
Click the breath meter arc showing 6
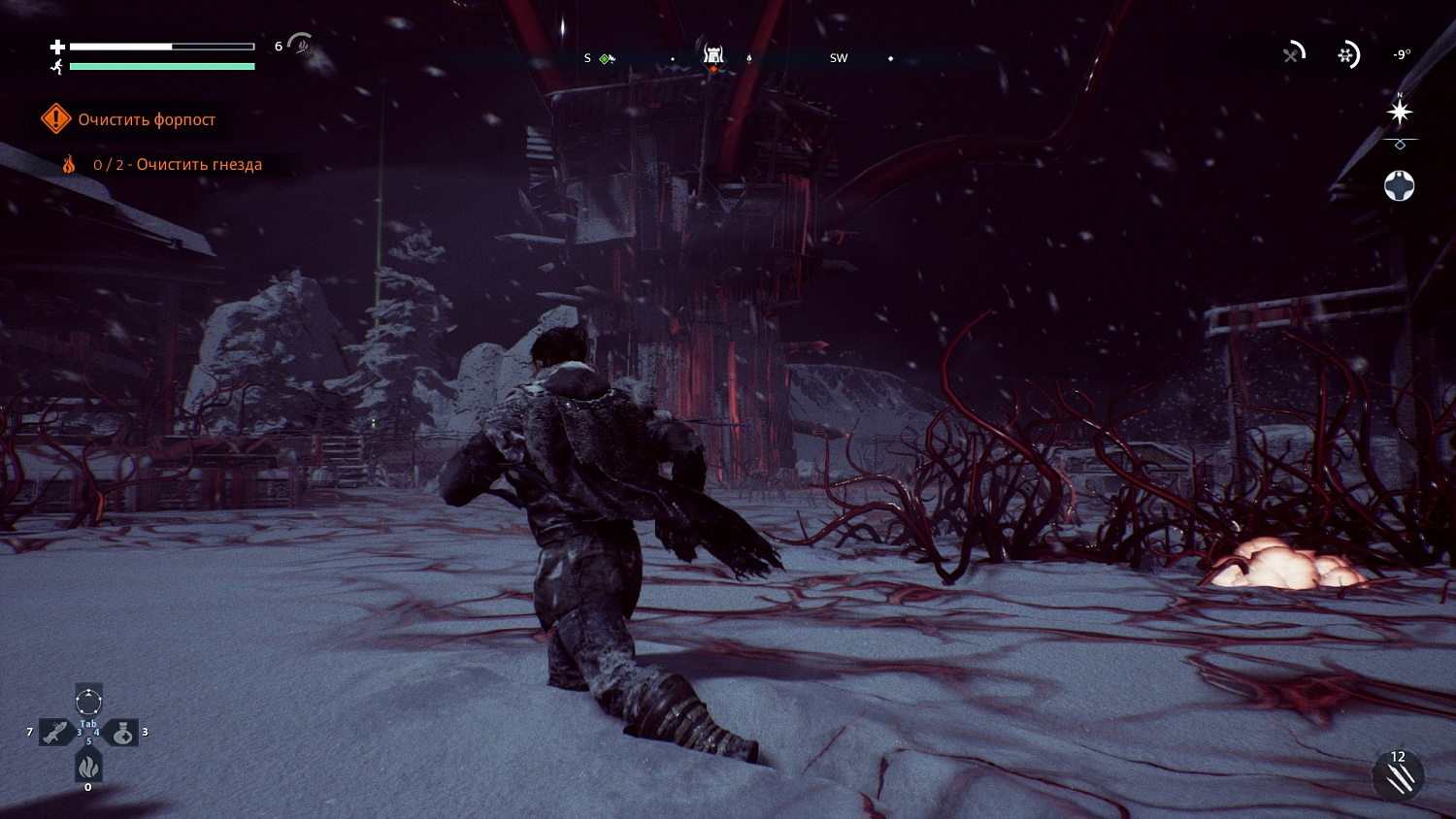click(300, 46)
